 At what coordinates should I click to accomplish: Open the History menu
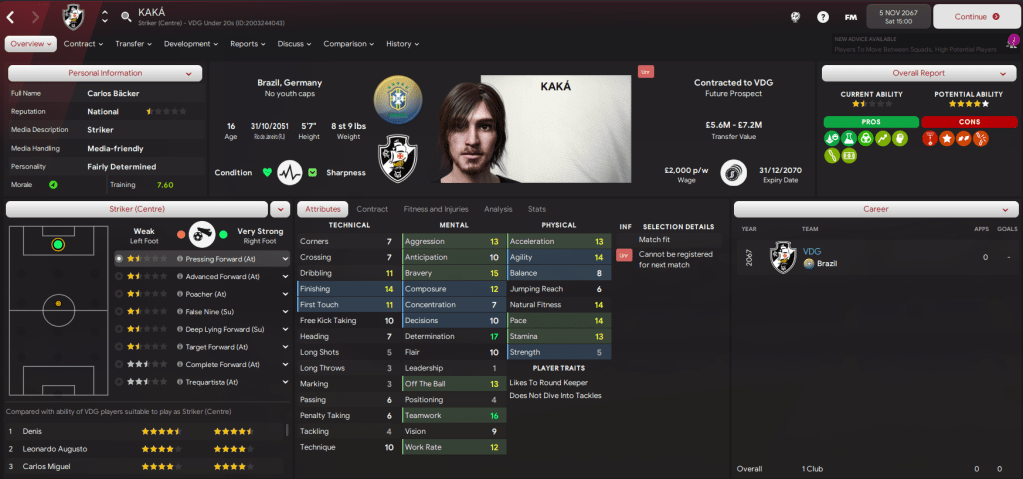pos(402,44)
